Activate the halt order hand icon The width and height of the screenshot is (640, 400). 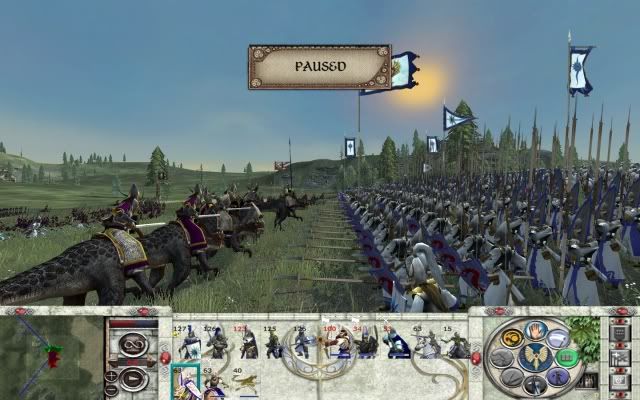pyautogui.click(x=537, y=332)
